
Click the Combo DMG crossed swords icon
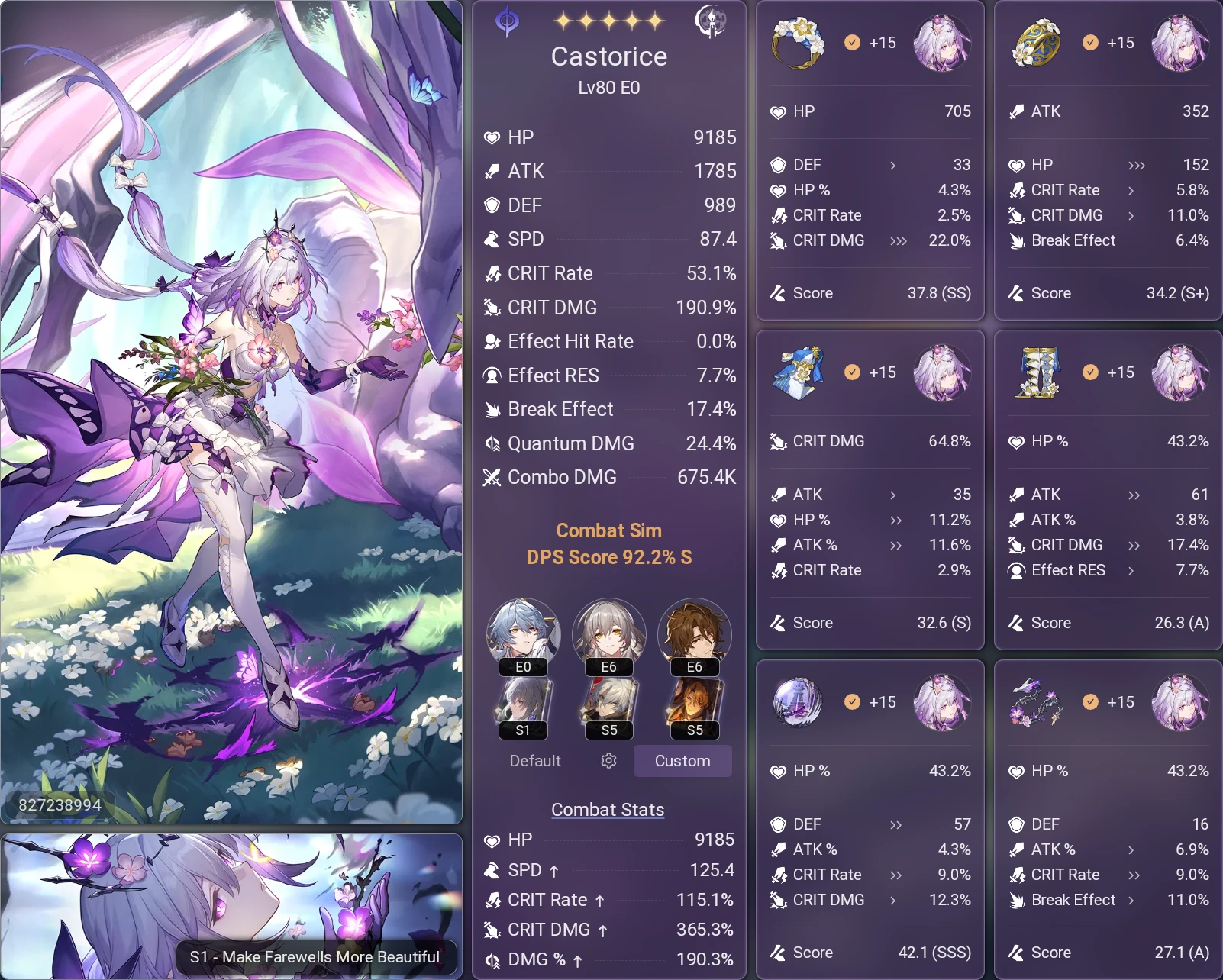tap(491, 477)
